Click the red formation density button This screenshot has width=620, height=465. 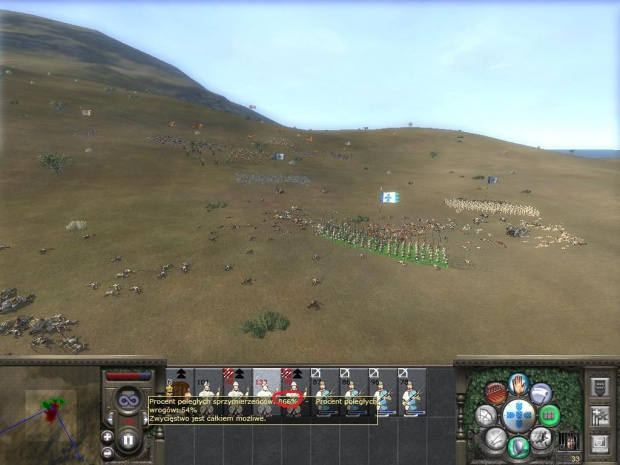(495, 392)
